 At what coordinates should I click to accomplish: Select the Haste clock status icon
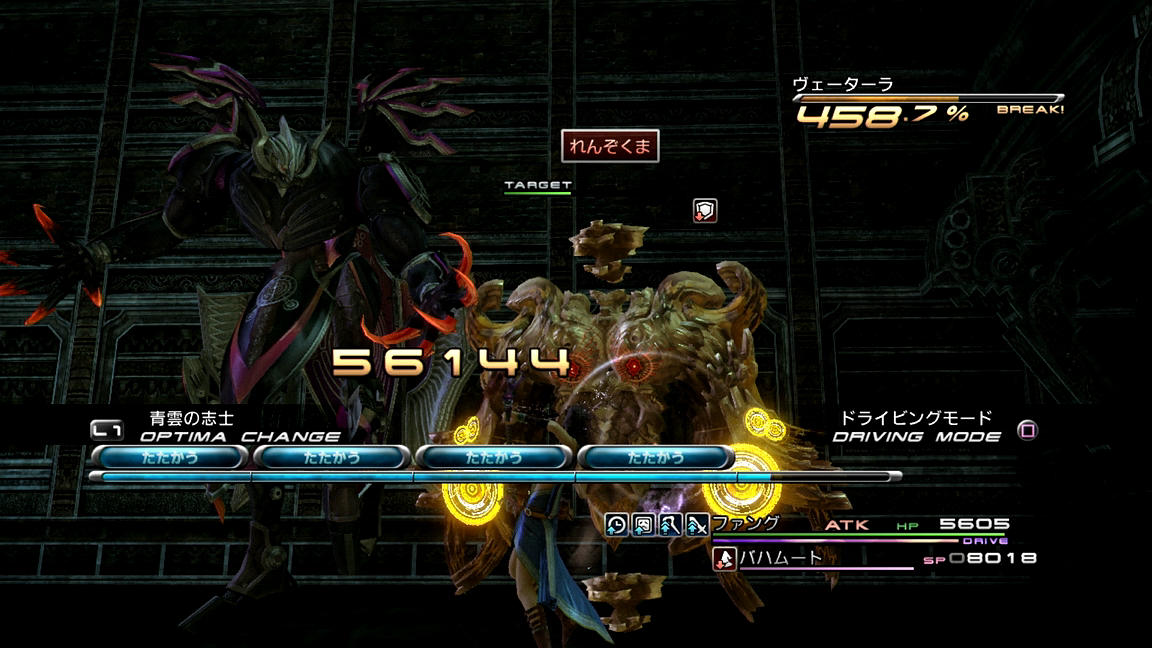617,524
